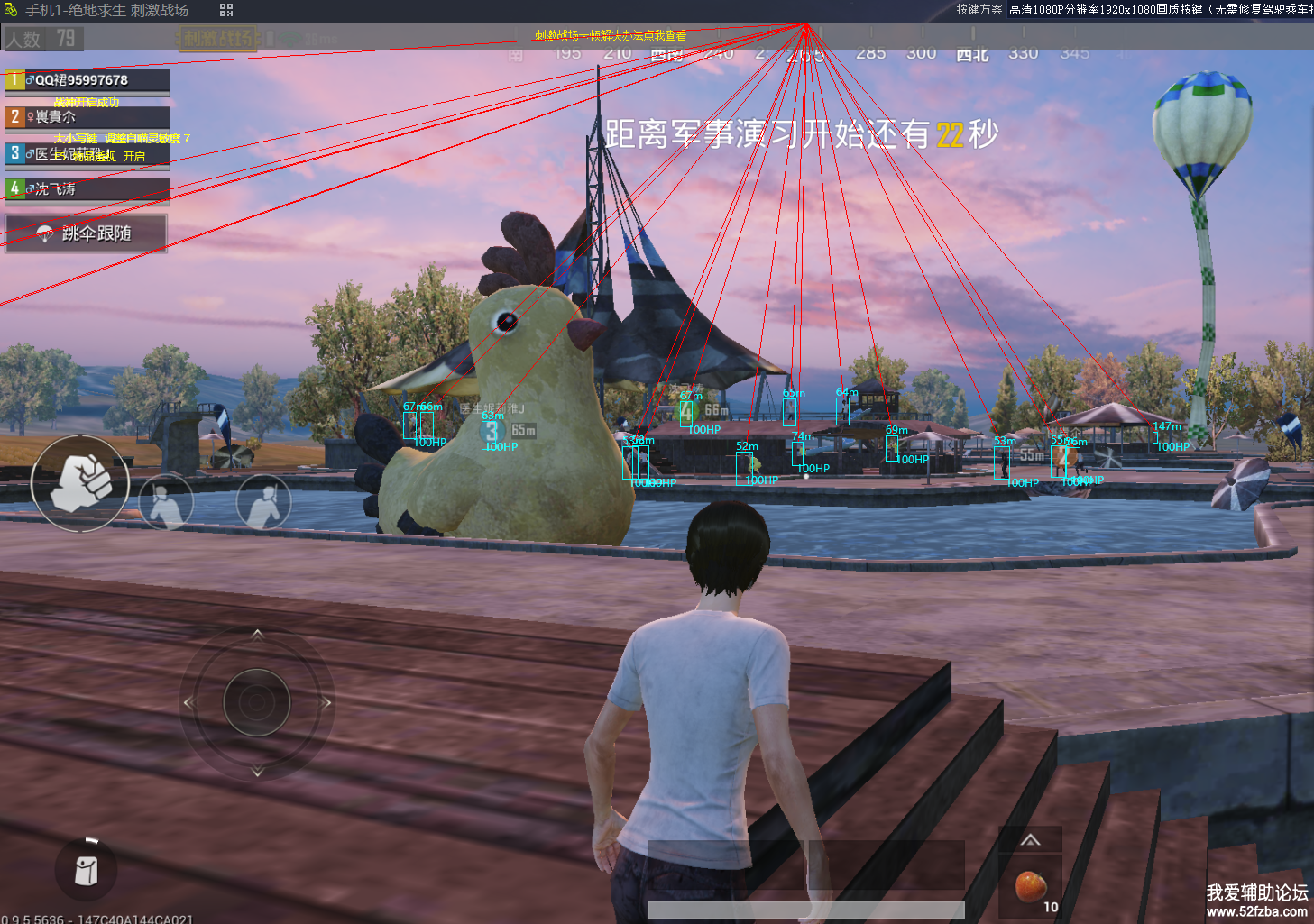Choose teammate 4 沈飞涛 from squad list
This screenshot has width=1314, height=924.
pyautogui.click(x=87, y=188)
